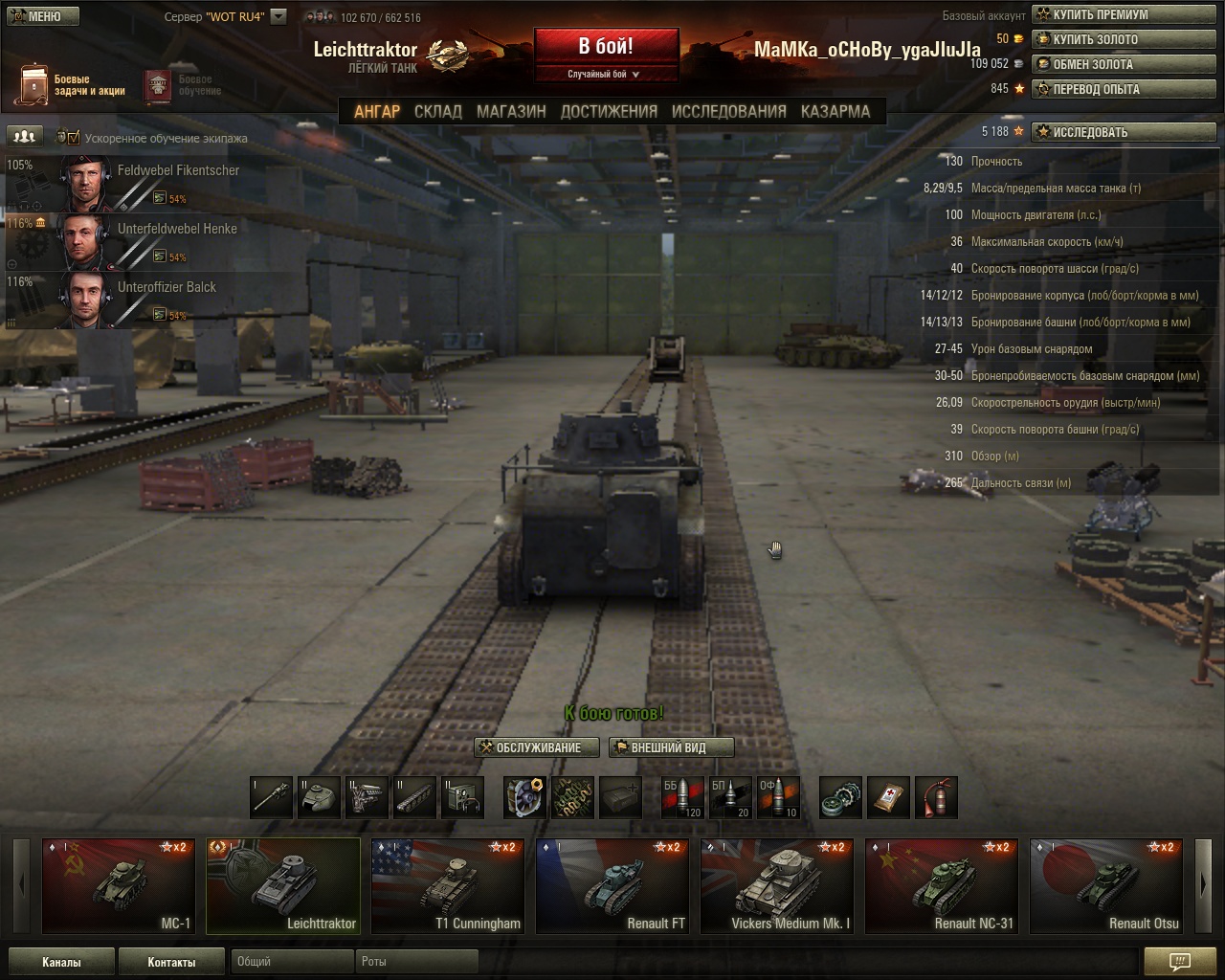Click the КУПИТЬ ЗОЛОТО button
Image resolution: width=1225 pixels, height=980 pixels.
tap(1125, 39)
